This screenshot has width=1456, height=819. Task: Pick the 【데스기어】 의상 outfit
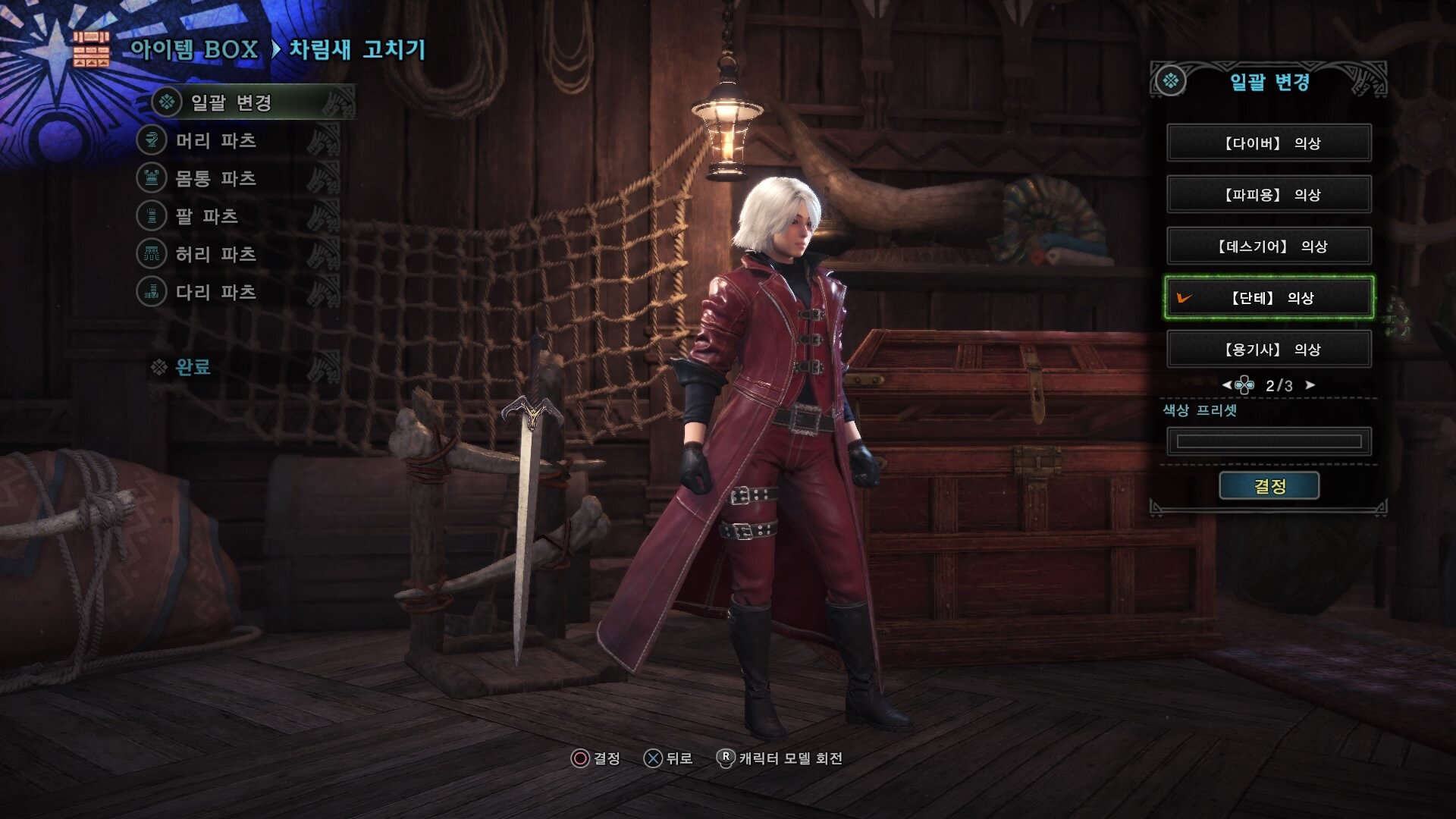click(x=1269, y=246)
